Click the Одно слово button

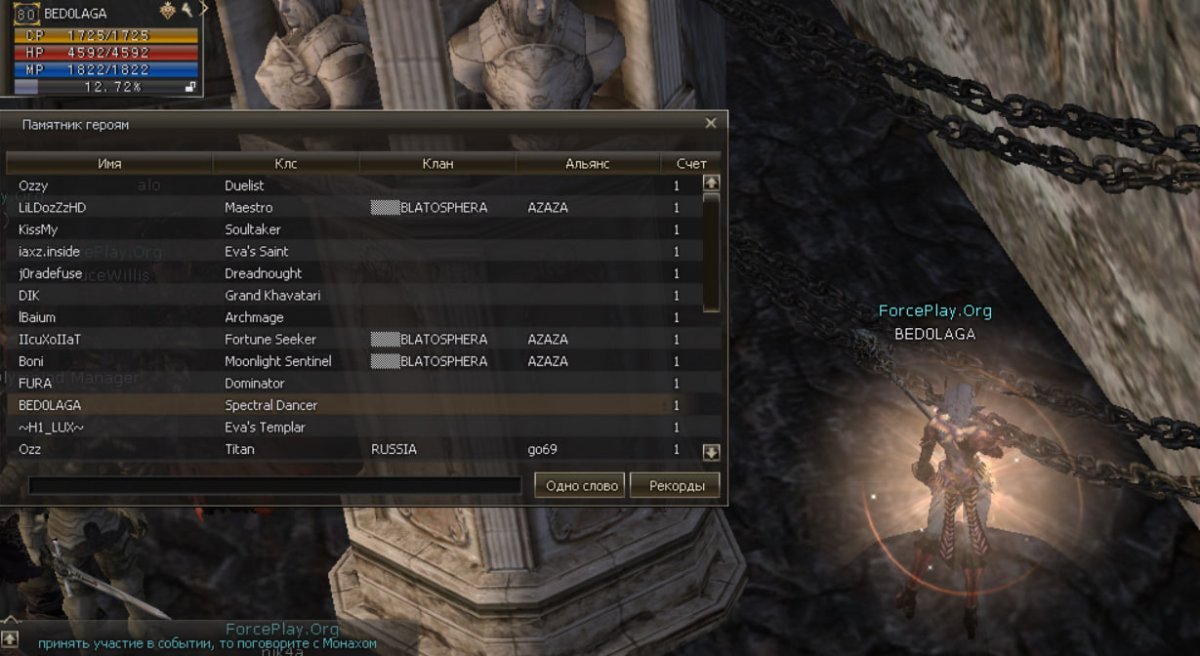(x=580, y=486)
